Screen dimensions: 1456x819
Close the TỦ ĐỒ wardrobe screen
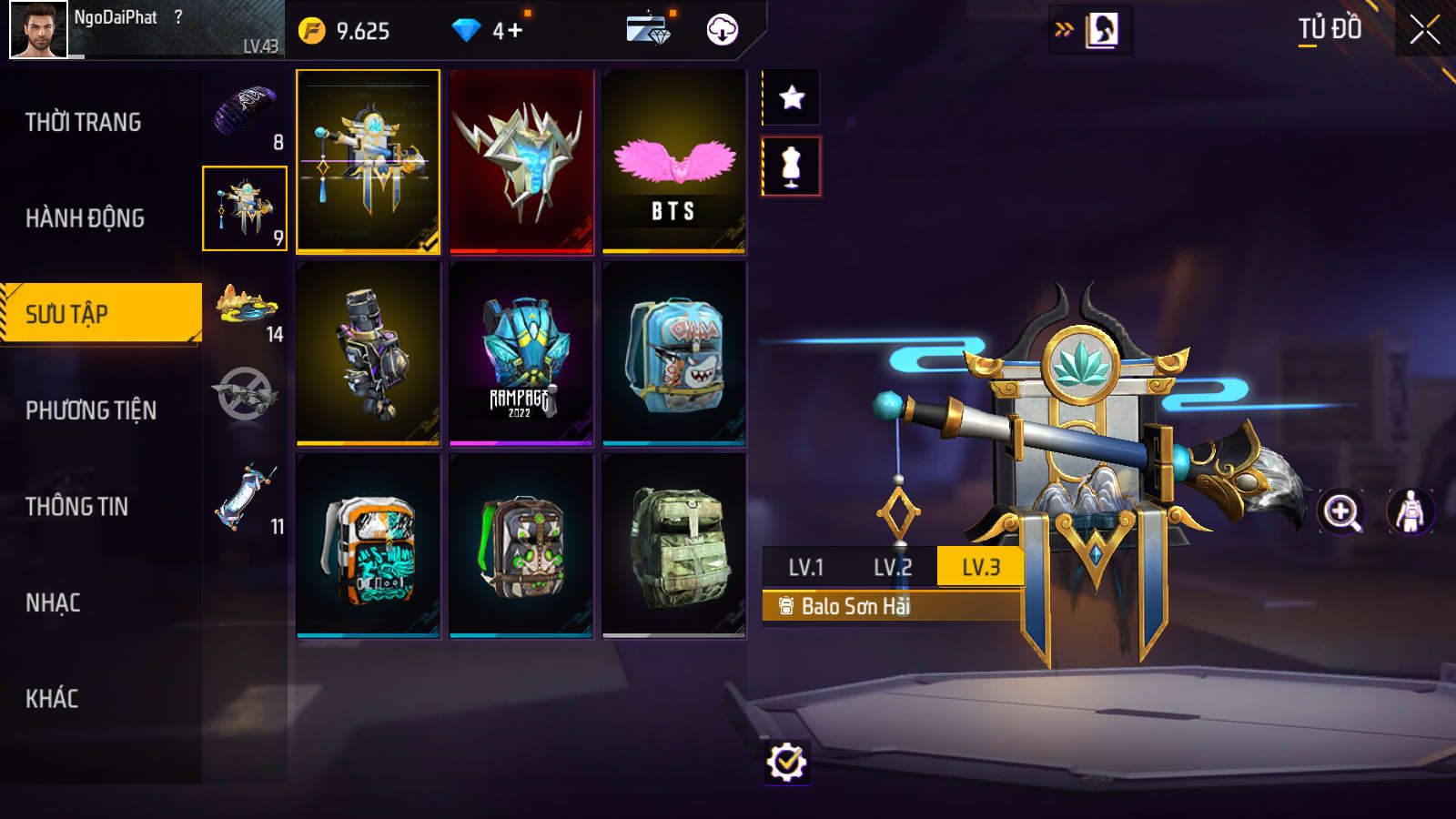coord(1424,30)
